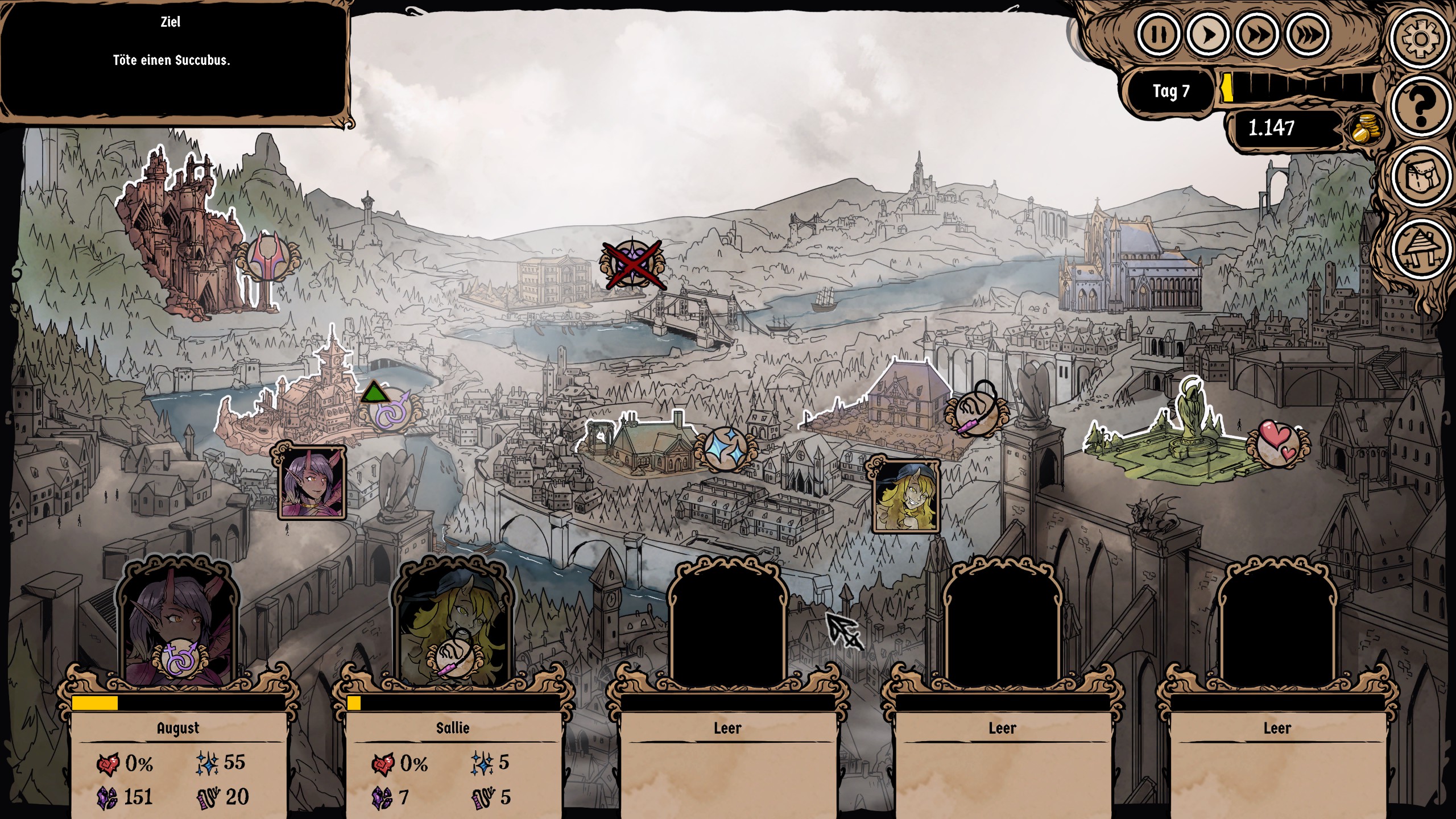This screenshot has width=1456, height=819.
Task: Click the house icon button
Action: [1420, 249]
